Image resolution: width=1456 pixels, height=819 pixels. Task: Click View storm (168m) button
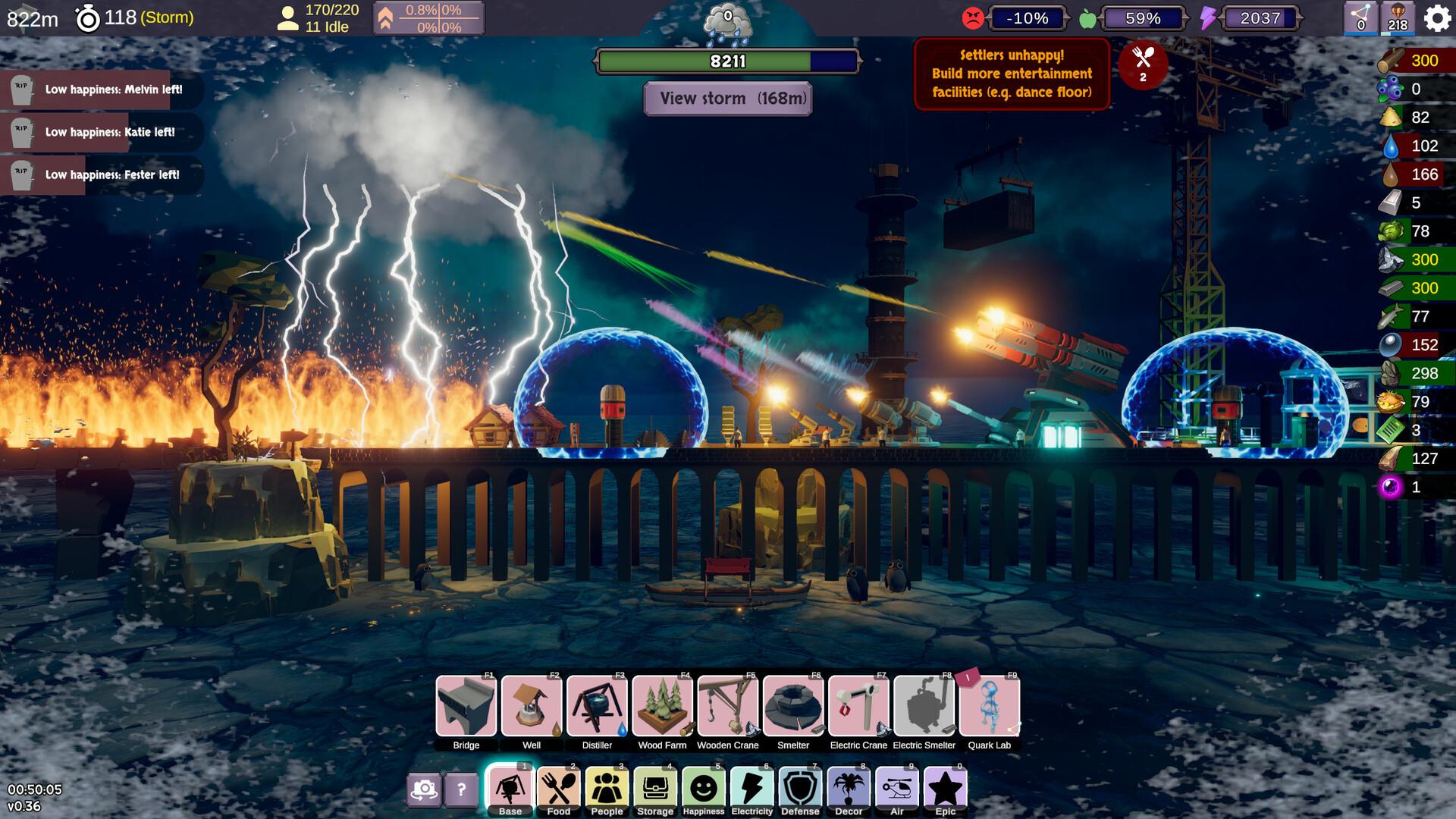tap(727, 99)
